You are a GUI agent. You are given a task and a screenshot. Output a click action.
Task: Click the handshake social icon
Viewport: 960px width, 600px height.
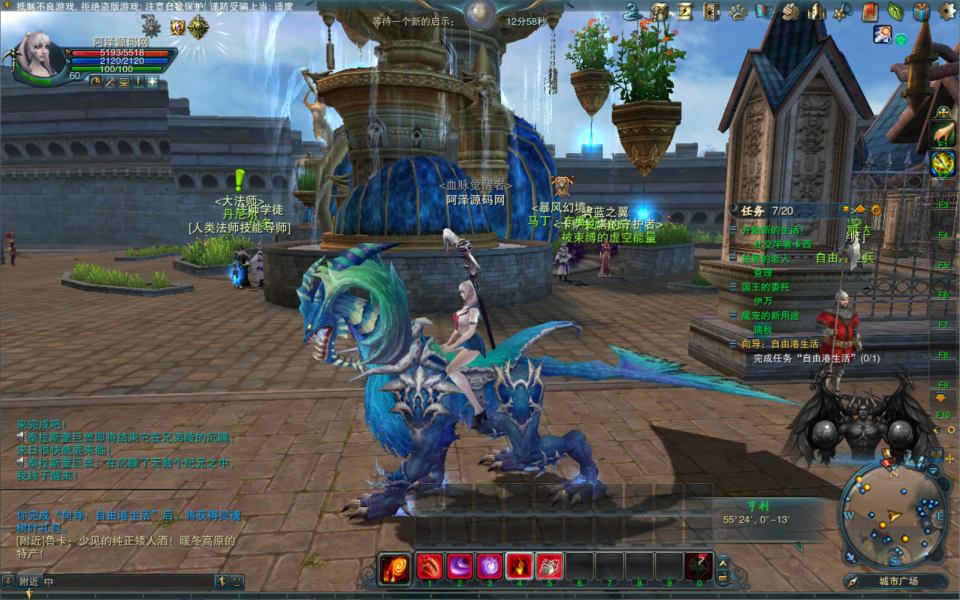[x=790, y=12]
